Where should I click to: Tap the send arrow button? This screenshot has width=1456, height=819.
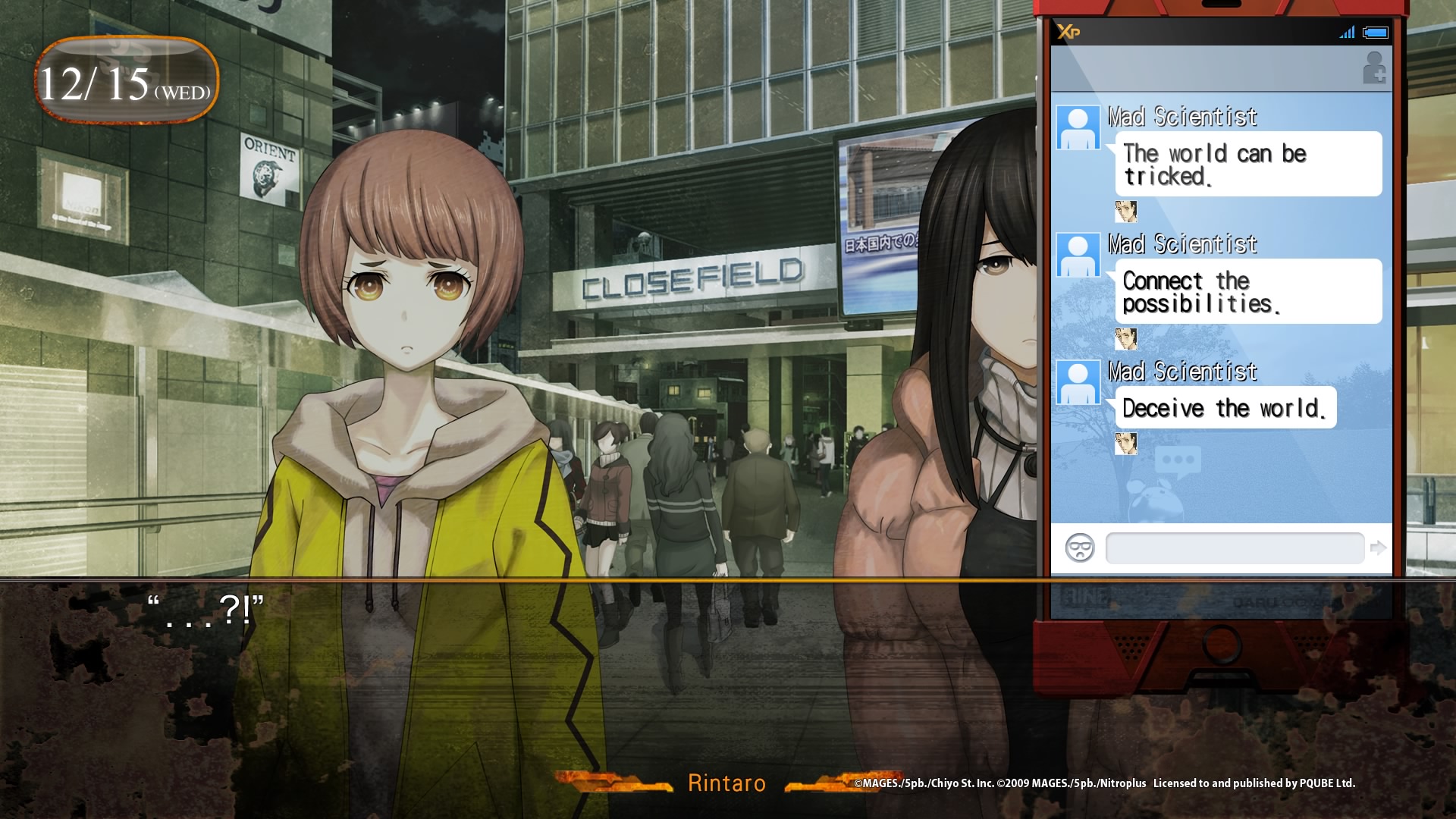(1378, 548)
